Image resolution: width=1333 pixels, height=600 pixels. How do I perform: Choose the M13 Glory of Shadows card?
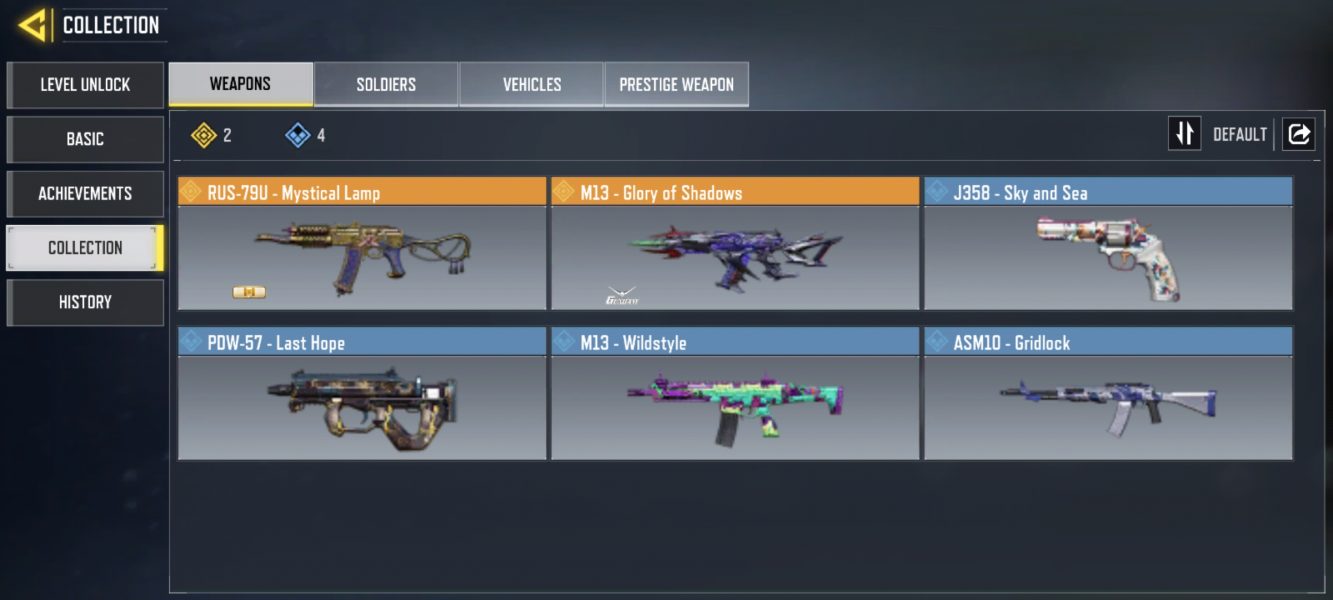735,245
